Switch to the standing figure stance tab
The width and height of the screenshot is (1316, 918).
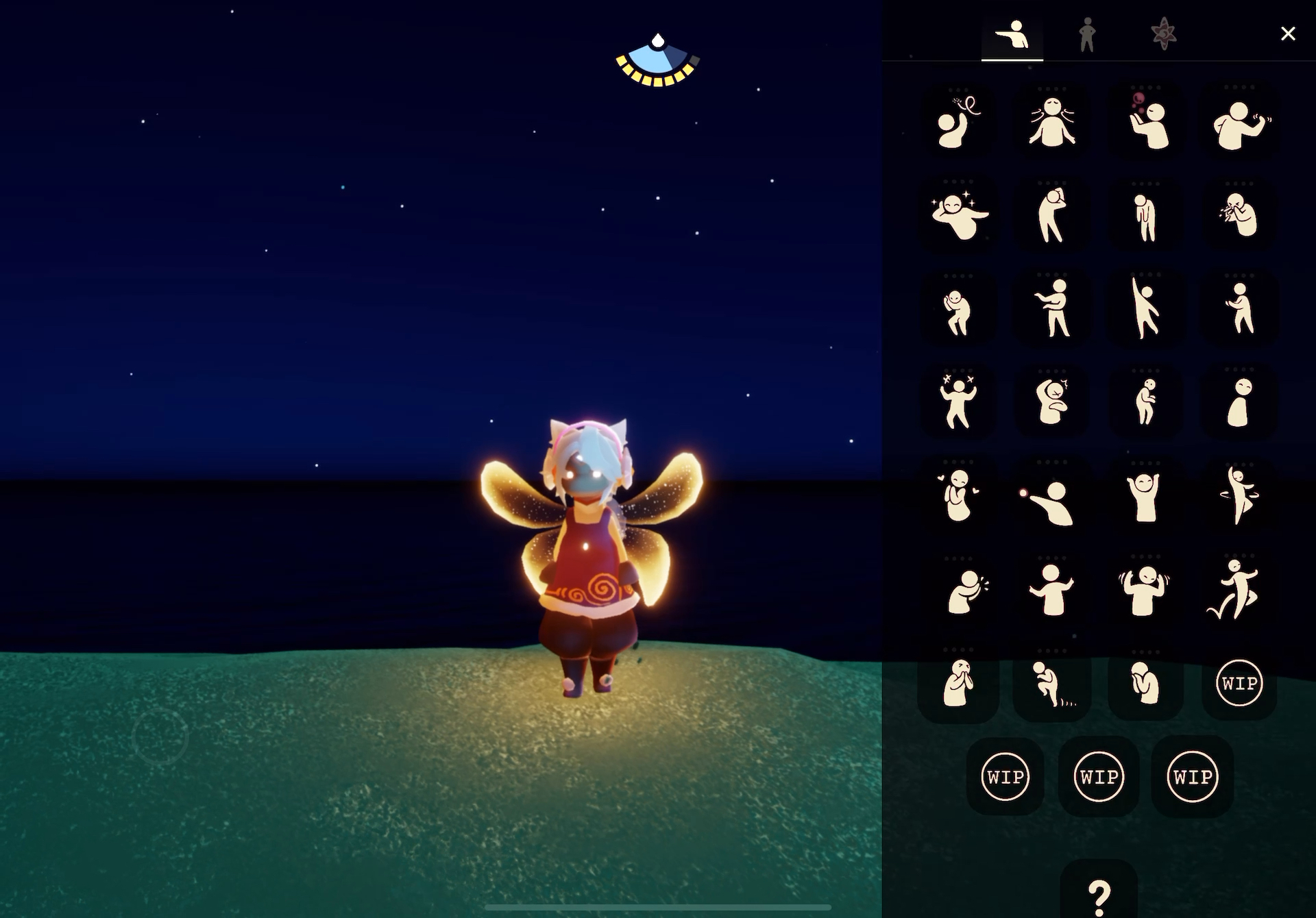[x=1086, y=34]
